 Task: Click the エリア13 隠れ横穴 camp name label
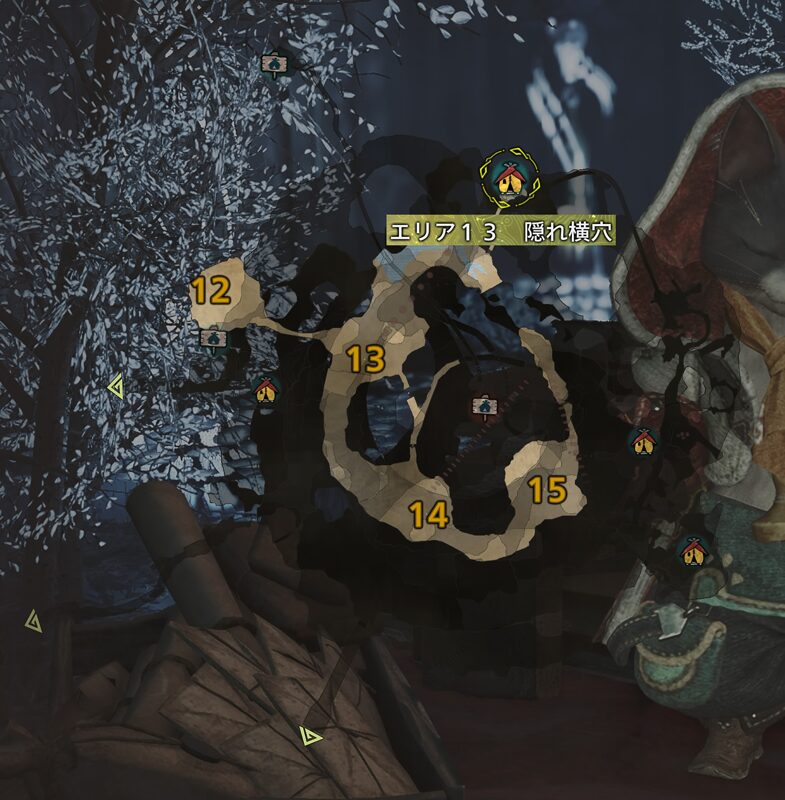[x=500, y=233]
